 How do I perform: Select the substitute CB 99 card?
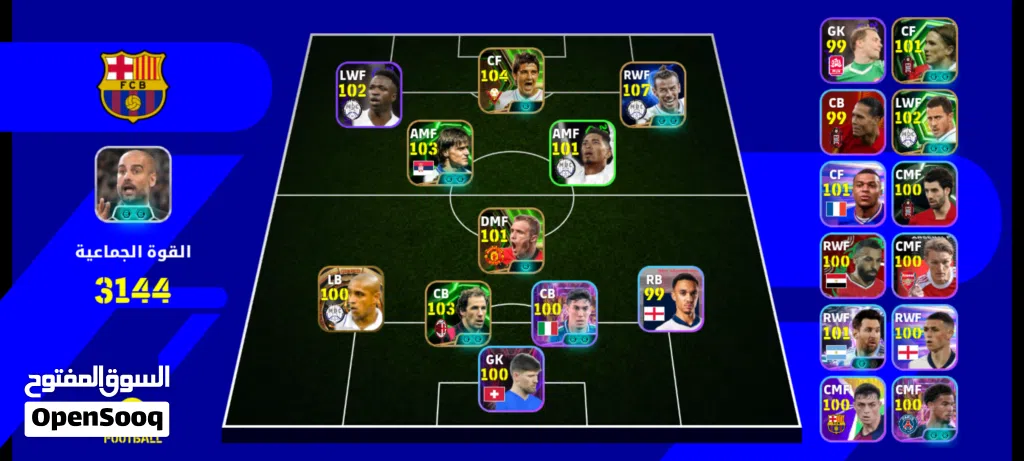coord(852,122)
